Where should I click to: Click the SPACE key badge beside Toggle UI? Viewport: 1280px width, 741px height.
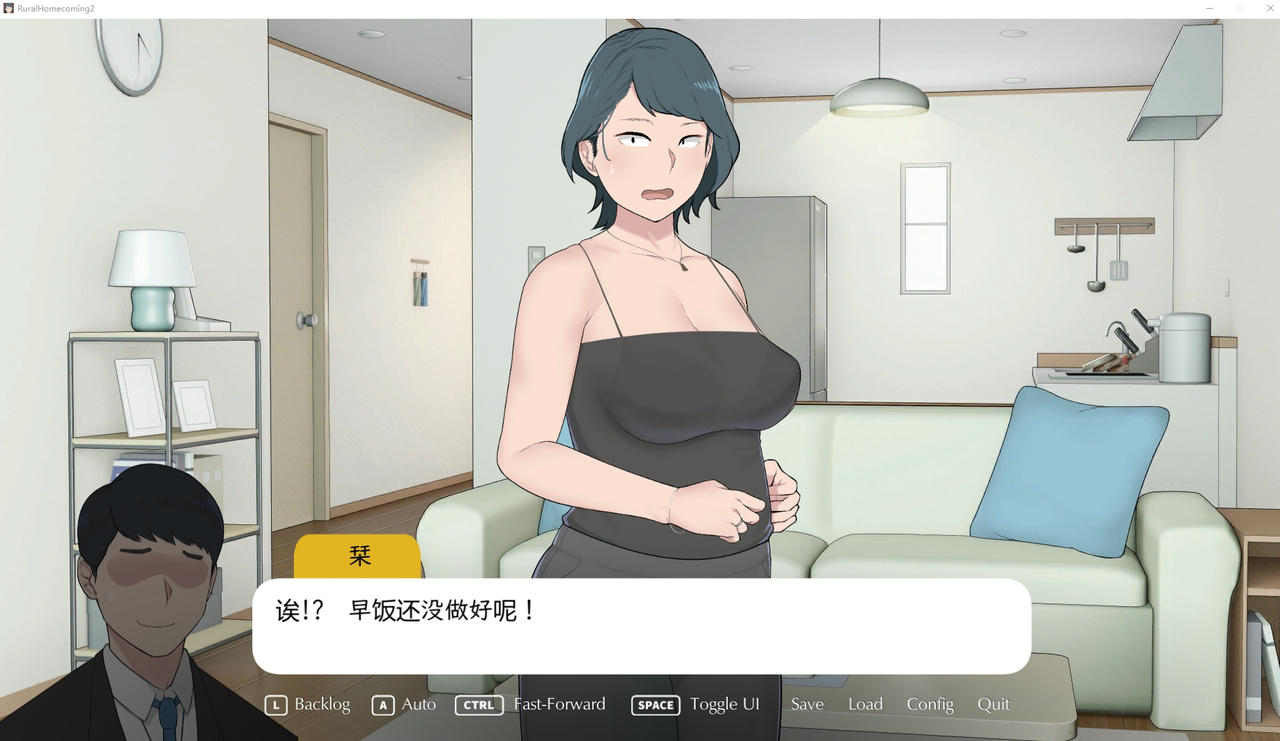[x=655, y=705]
